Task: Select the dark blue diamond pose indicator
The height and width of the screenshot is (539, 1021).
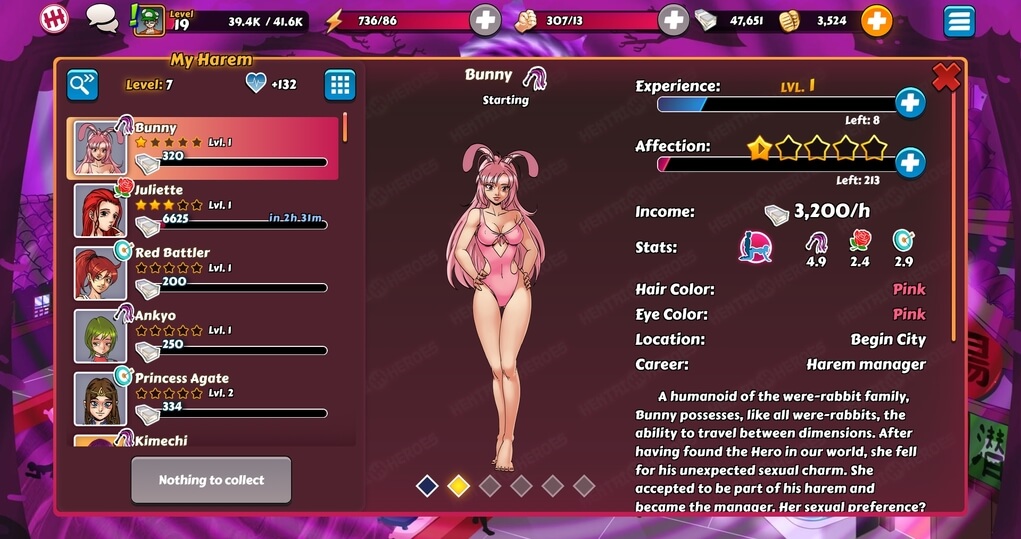Action: point(427,486)
